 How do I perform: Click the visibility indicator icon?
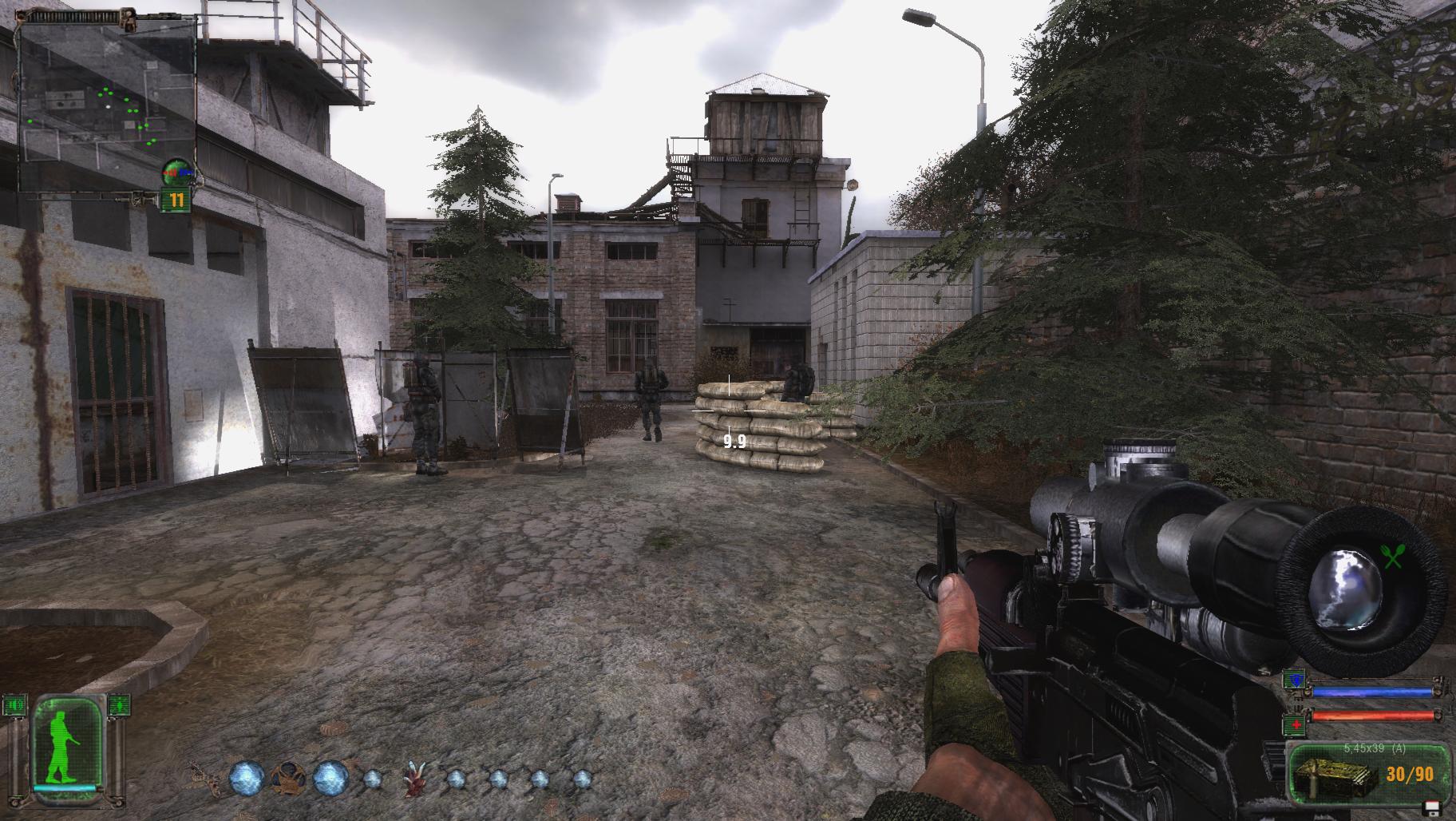click(x=118, y=705)
